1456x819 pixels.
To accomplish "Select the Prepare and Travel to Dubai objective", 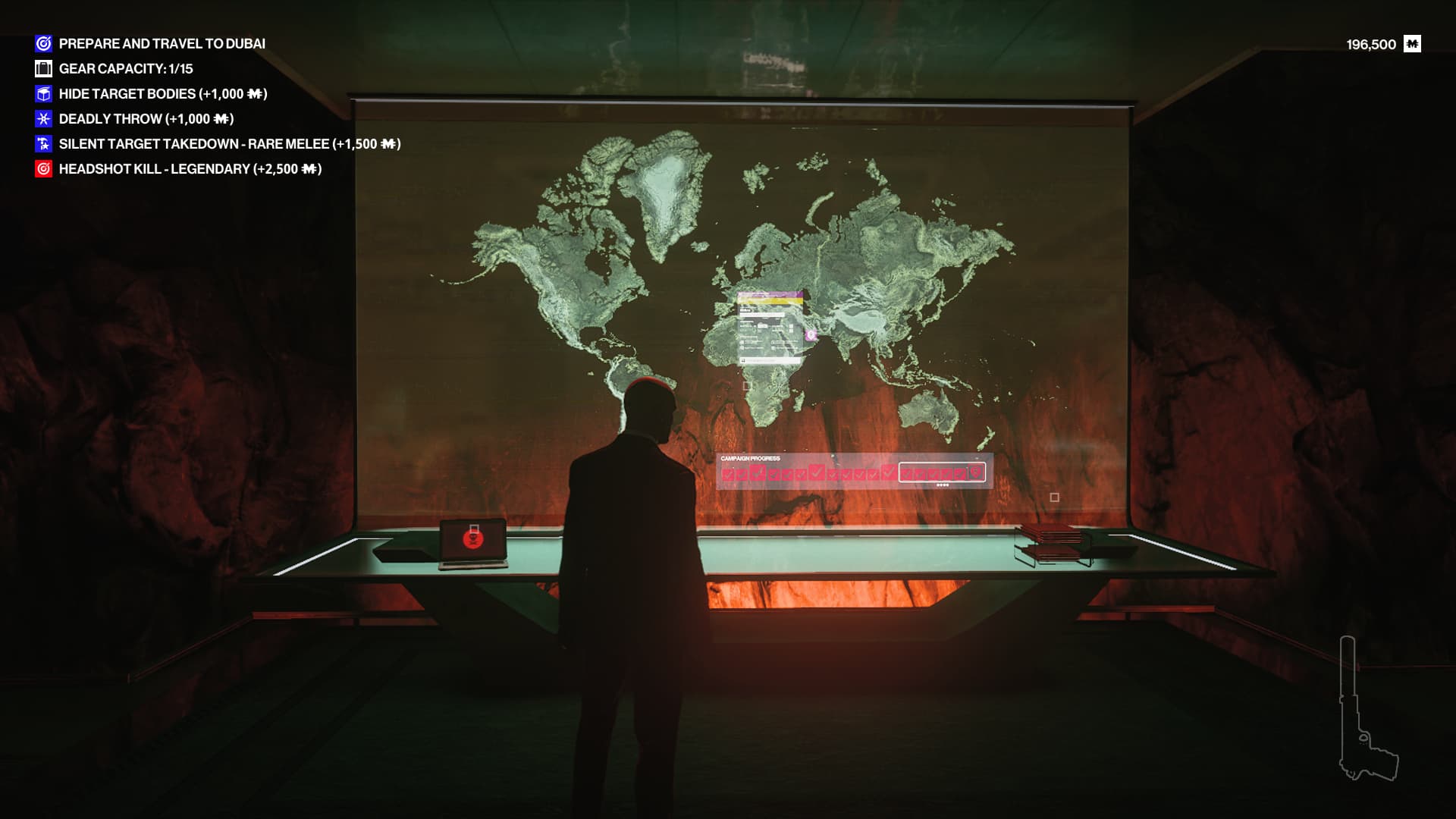I will tap(162, 44).
